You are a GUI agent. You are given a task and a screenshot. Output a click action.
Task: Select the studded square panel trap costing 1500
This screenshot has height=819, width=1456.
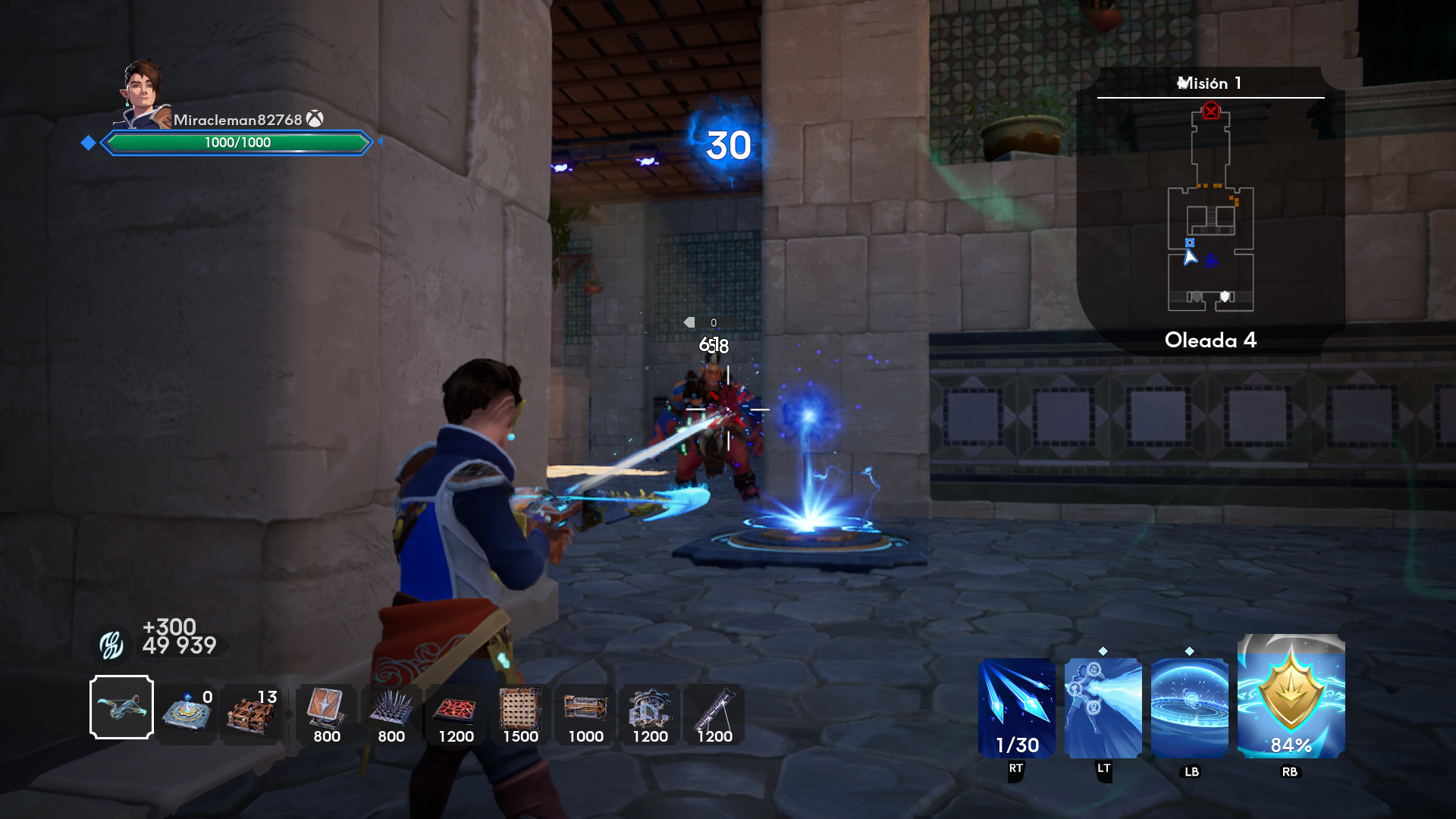[x=520, y=713]
